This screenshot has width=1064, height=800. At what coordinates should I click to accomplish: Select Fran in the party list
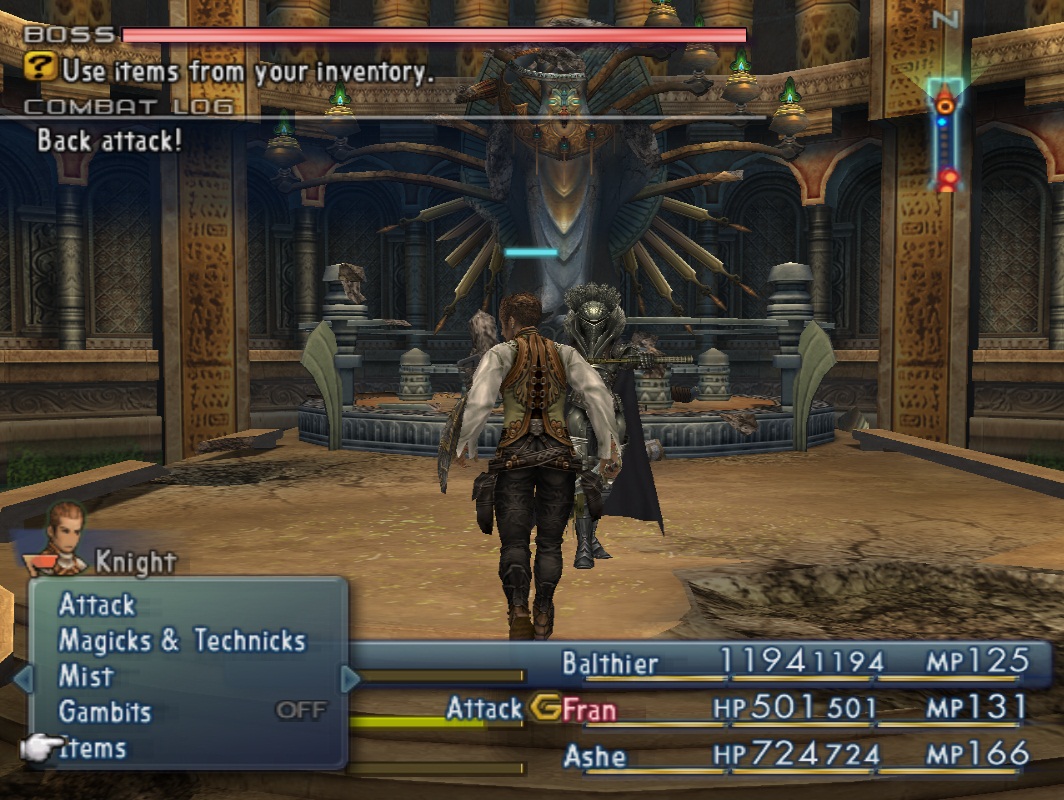(590, 710)
